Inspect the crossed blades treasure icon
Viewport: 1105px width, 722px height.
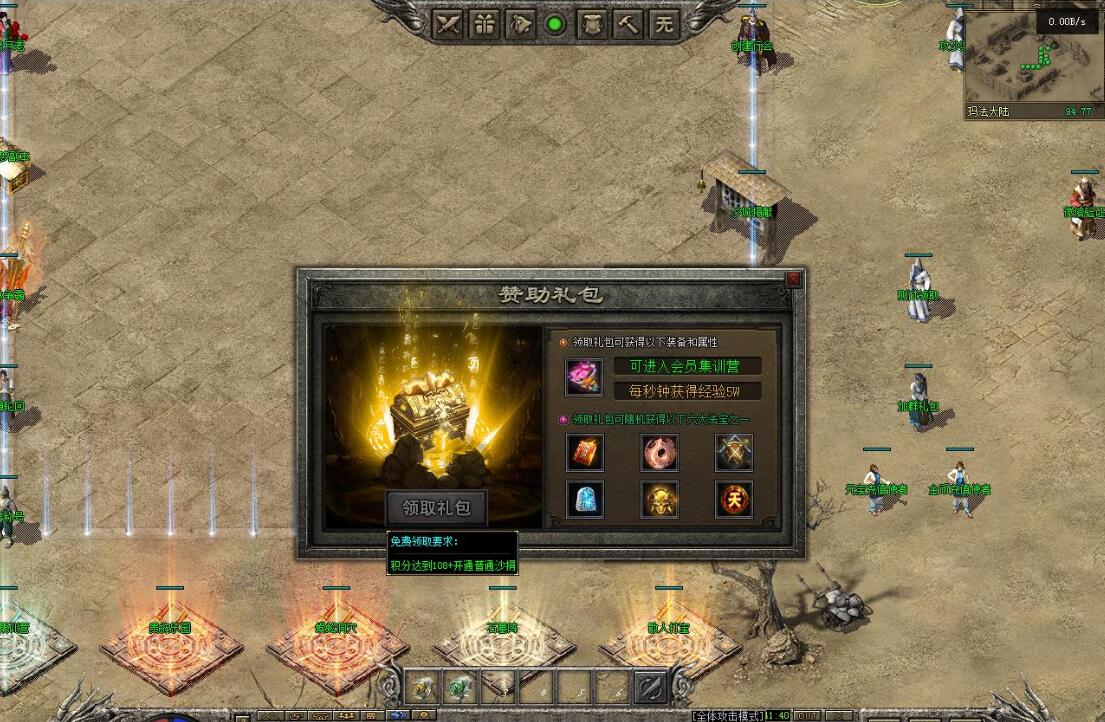(x=734, y=453)
